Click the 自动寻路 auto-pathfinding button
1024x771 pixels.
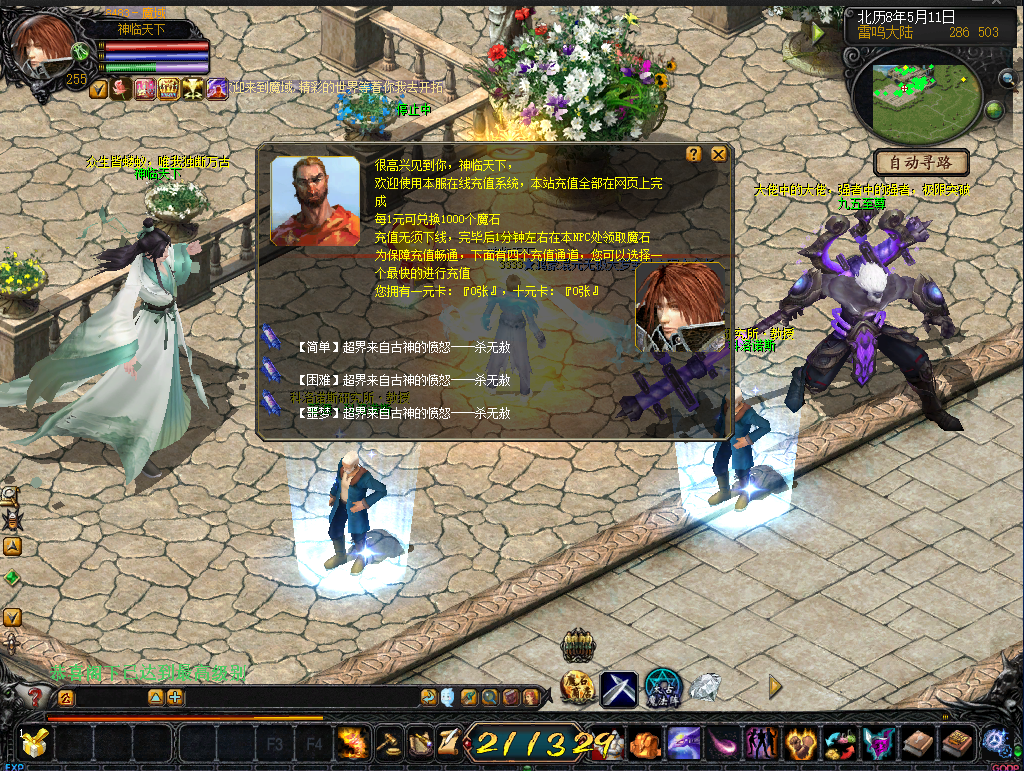(921, 162)
